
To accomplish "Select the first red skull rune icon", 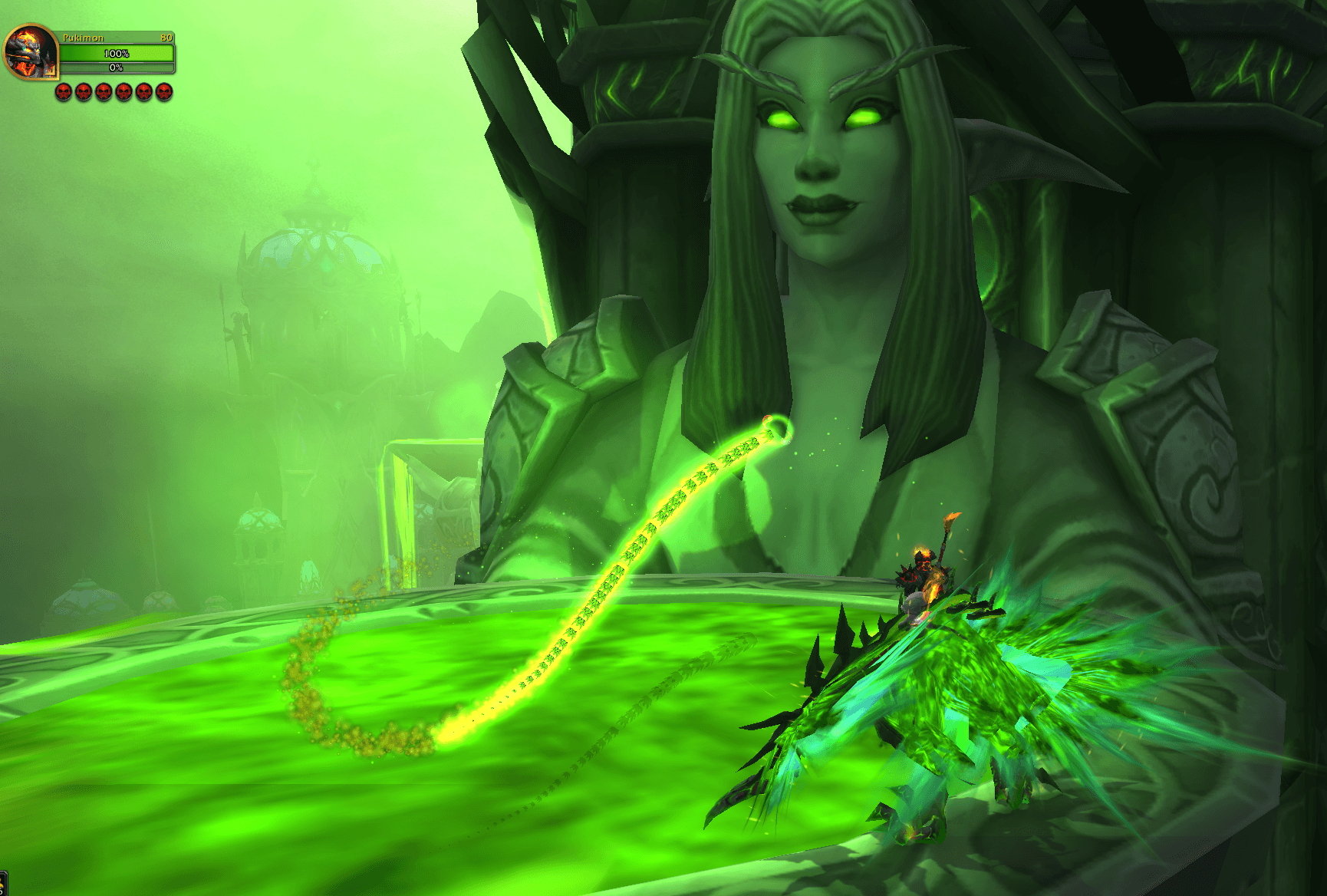I will 63,92.
